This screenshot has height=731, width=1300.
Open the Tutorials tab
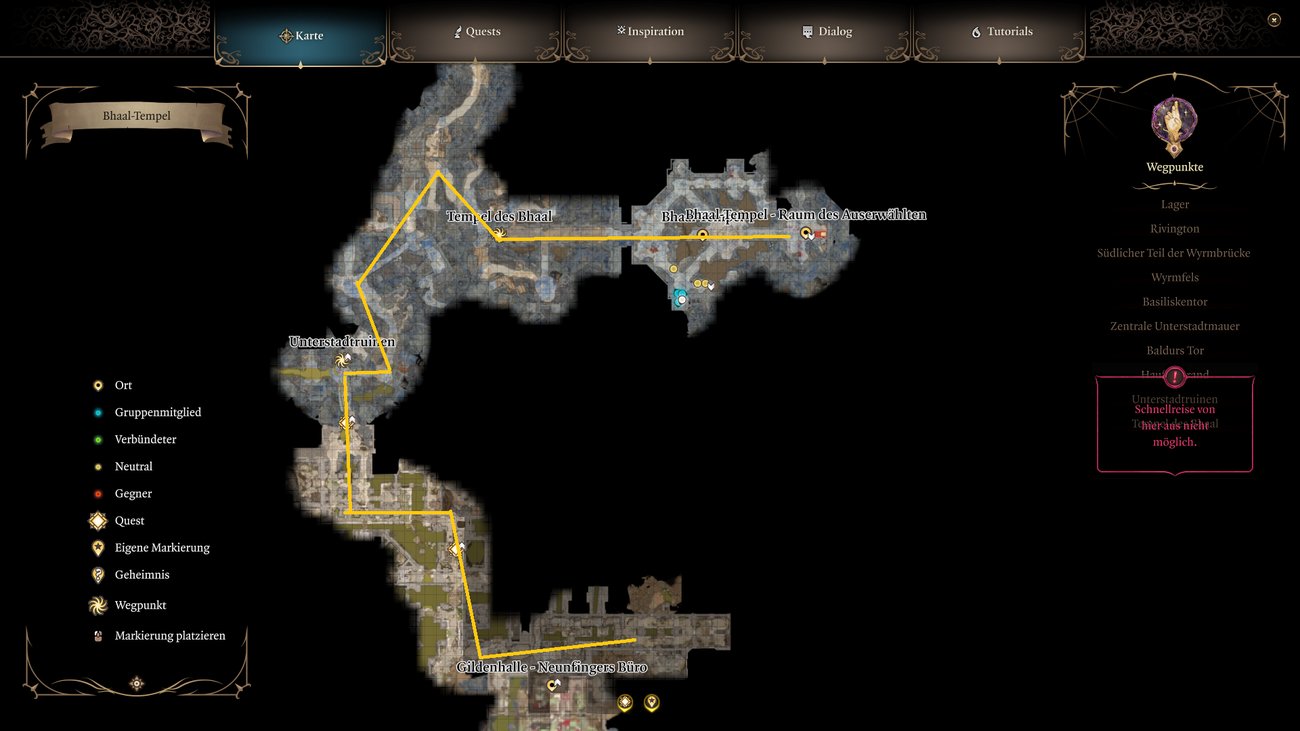(1001, 31)
